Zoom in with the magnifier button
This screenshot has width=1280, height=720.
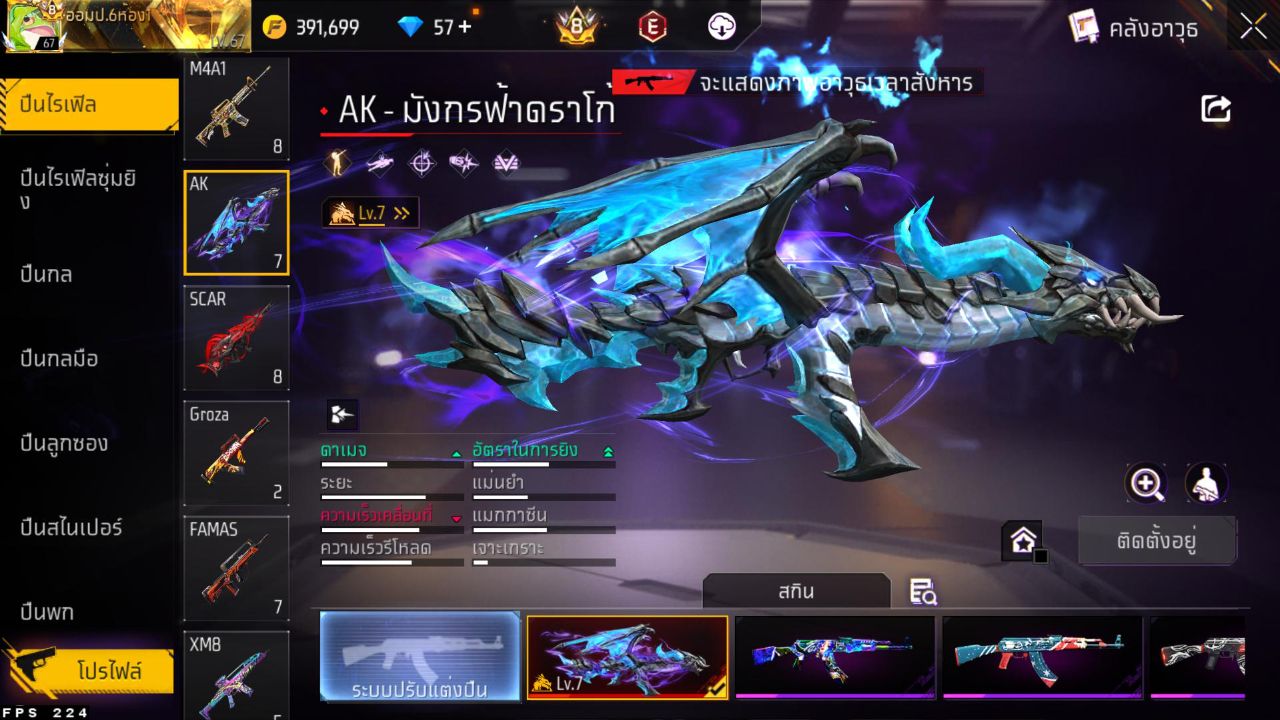pyautogui.click(x=1146, y=483)
